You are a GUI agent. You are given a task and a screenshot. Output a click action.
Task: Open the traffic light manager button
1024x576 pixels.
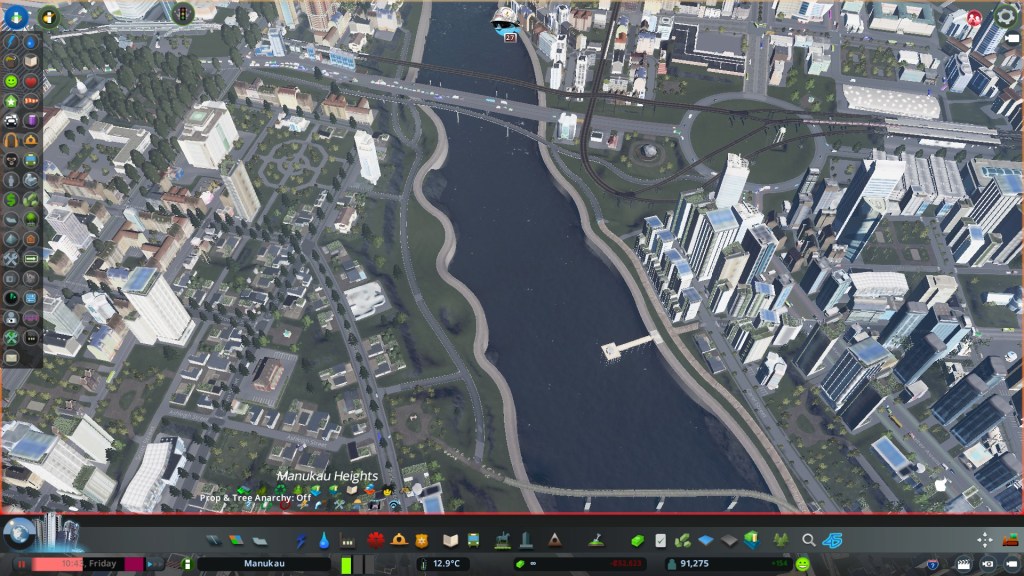coord(183,13)
